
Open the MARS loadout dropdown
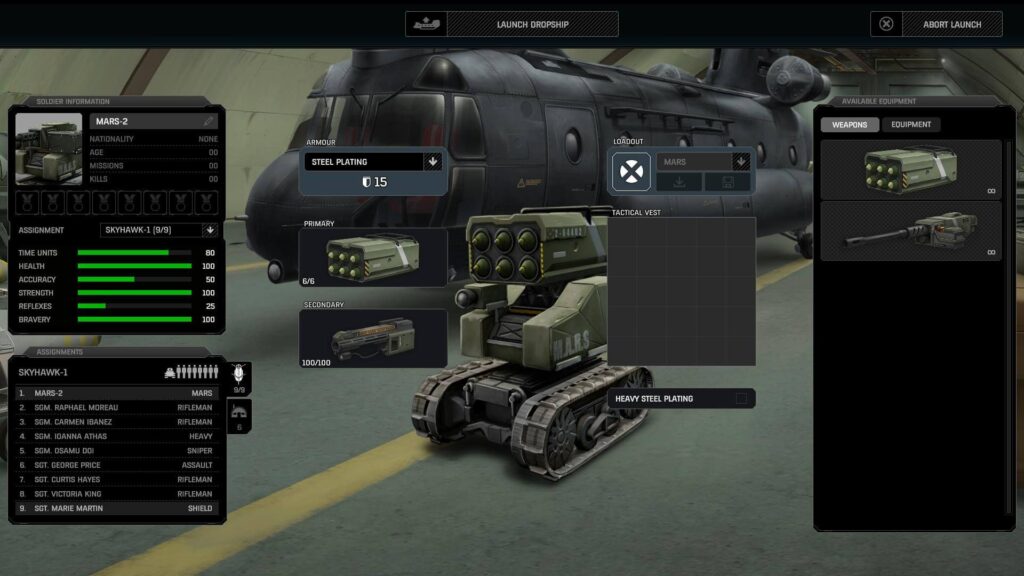[x=740, y=161]
